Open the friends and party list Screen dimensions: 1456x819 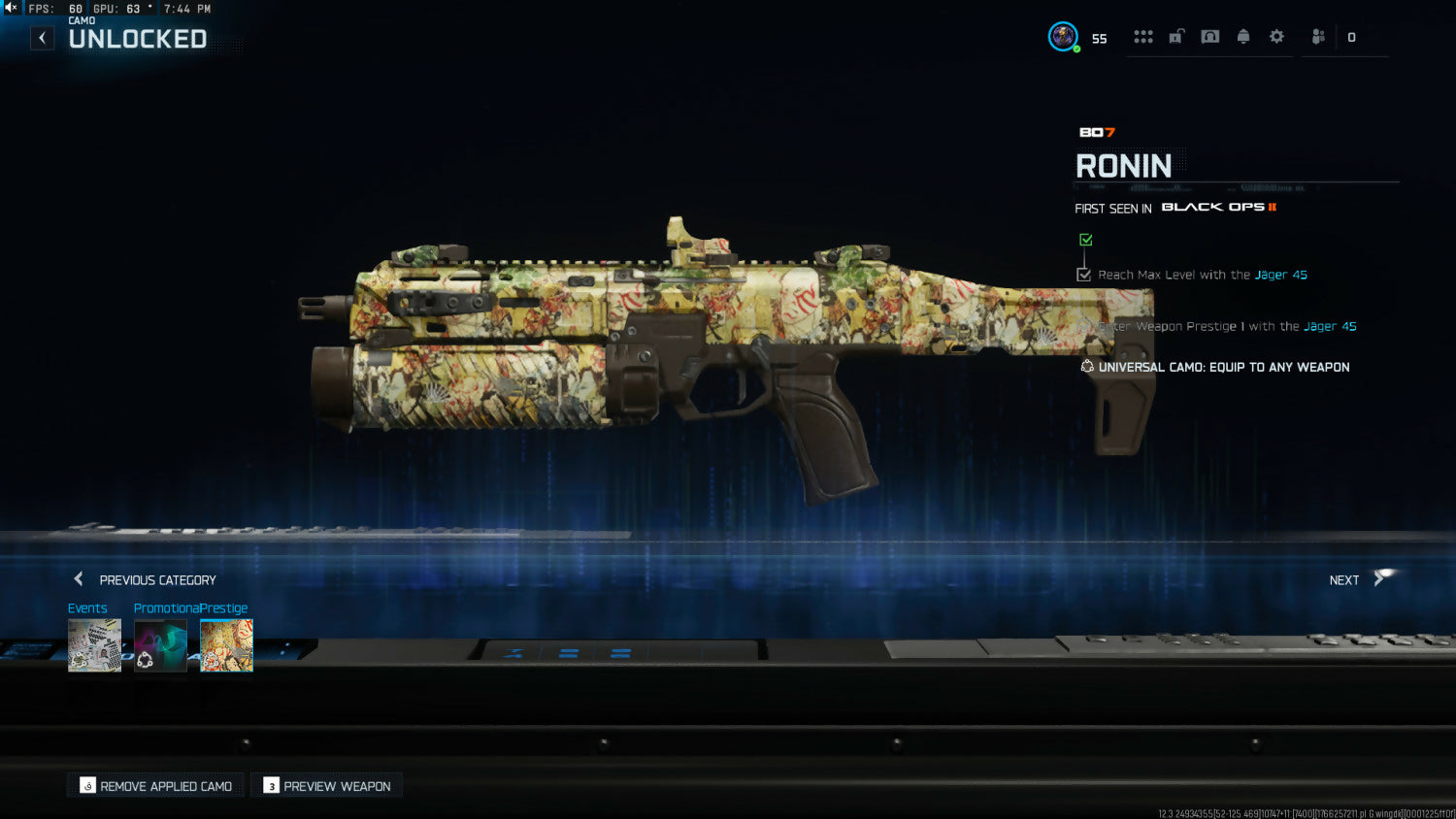click(x=1318, y=37)
